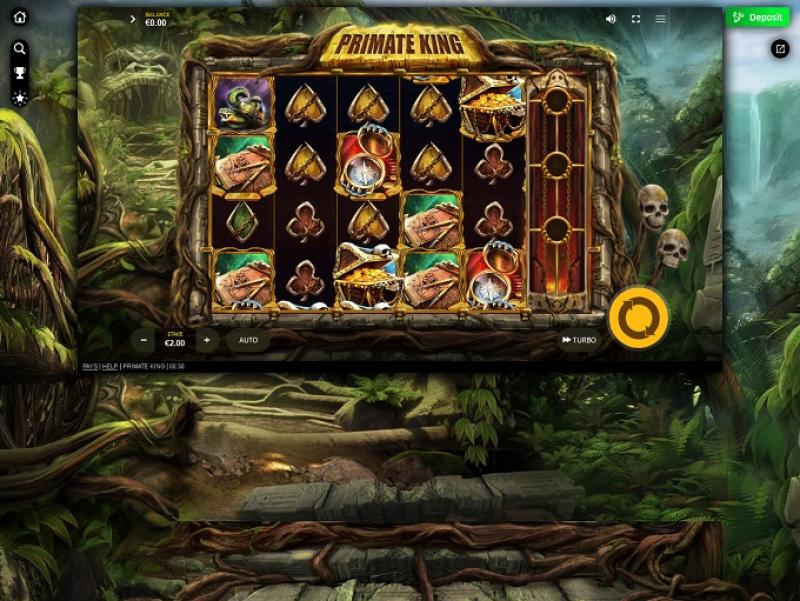
Task: Toggle the brightness sun icon
Action: click(x=19, y=98)
